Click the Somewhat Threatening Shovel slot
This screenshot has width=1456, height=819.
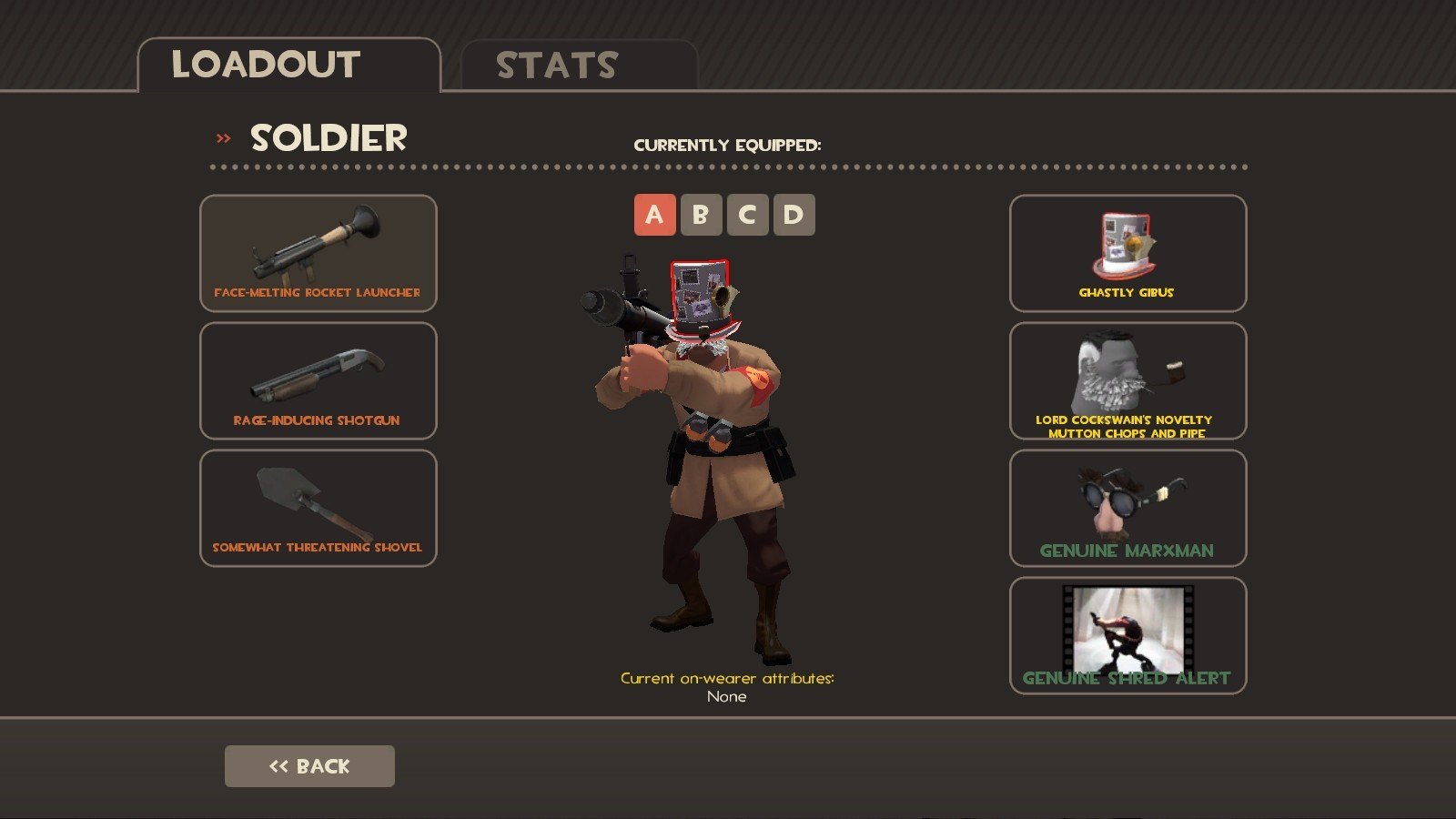pos(318,508)
